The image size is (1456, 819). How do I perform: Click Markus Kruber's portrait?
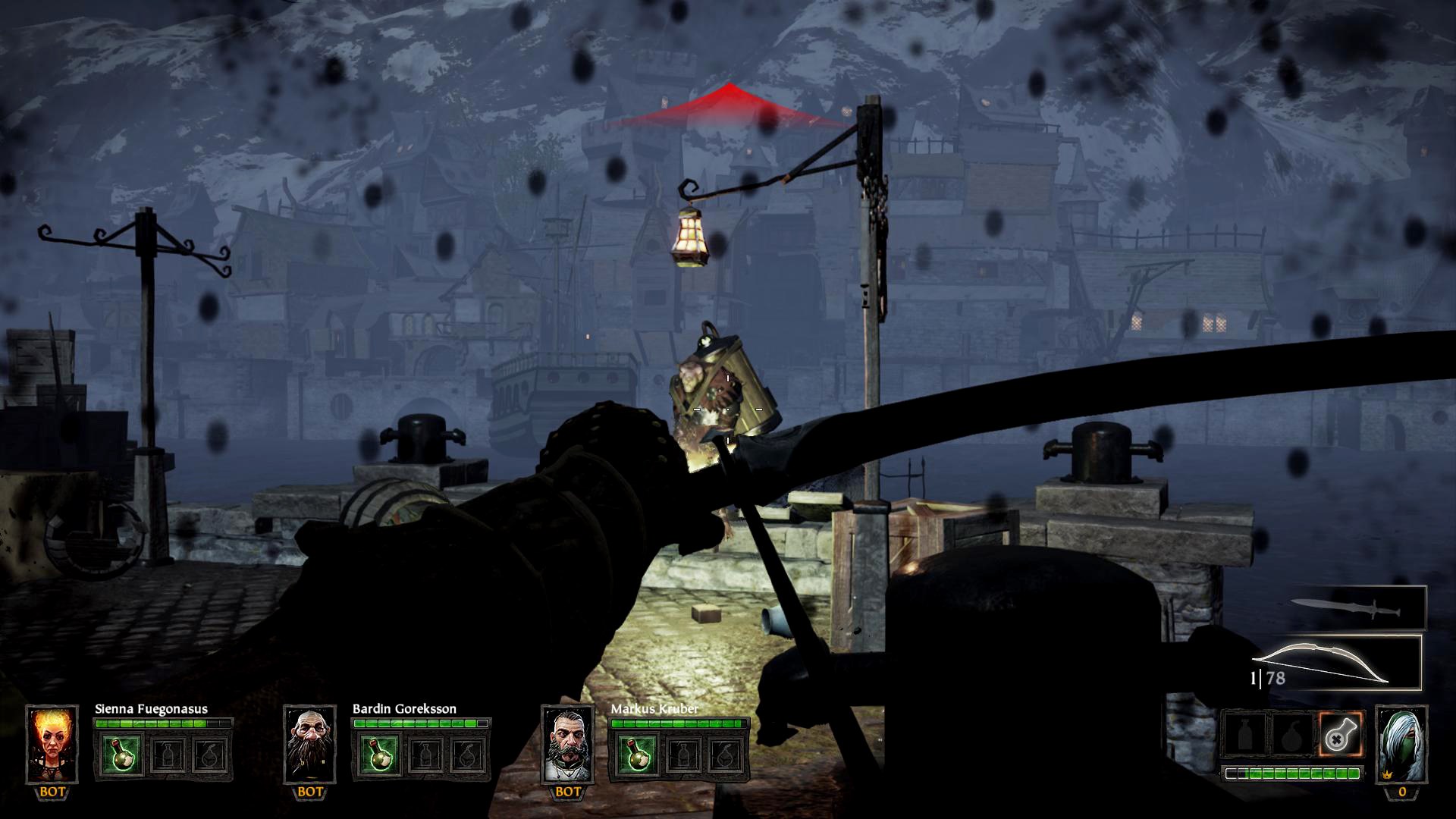567,743
